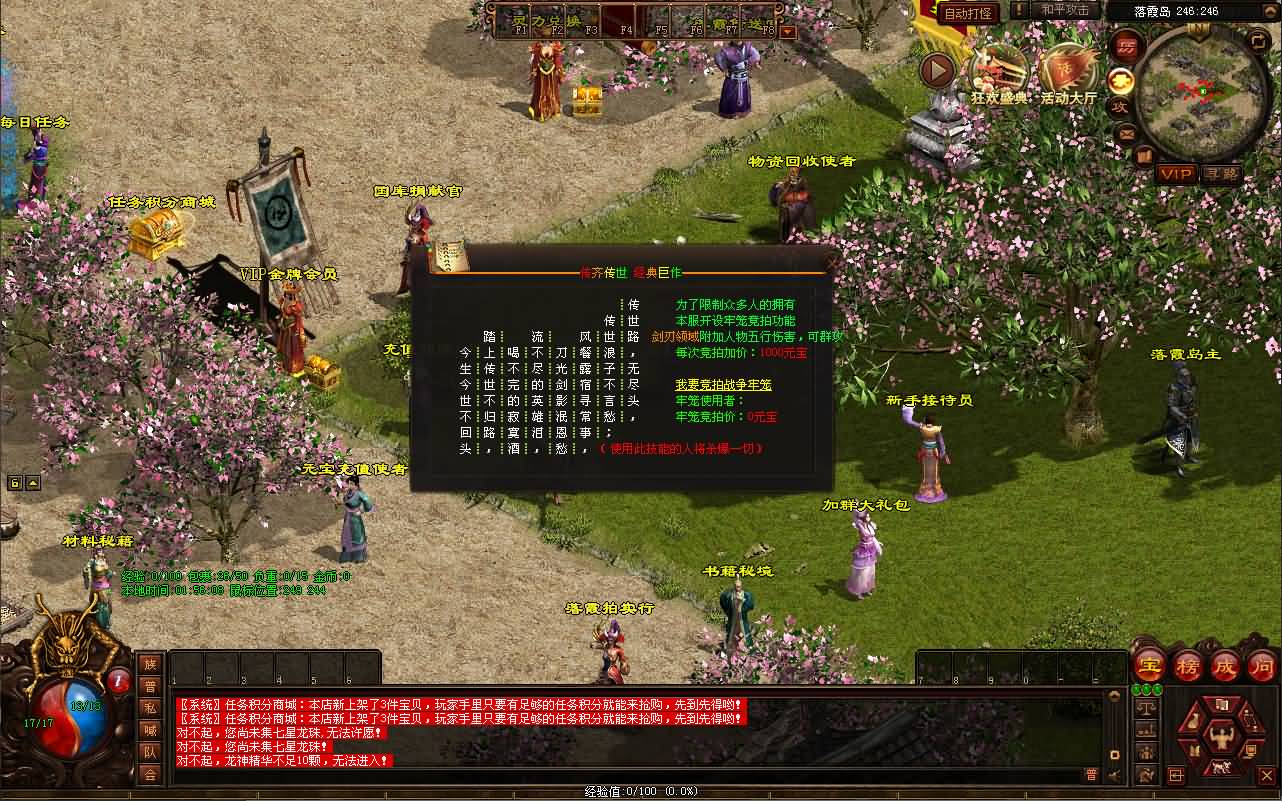1282x801 pixels.
Task: Click the refresh icon at the minimap corner
Action: [1259, 41]
